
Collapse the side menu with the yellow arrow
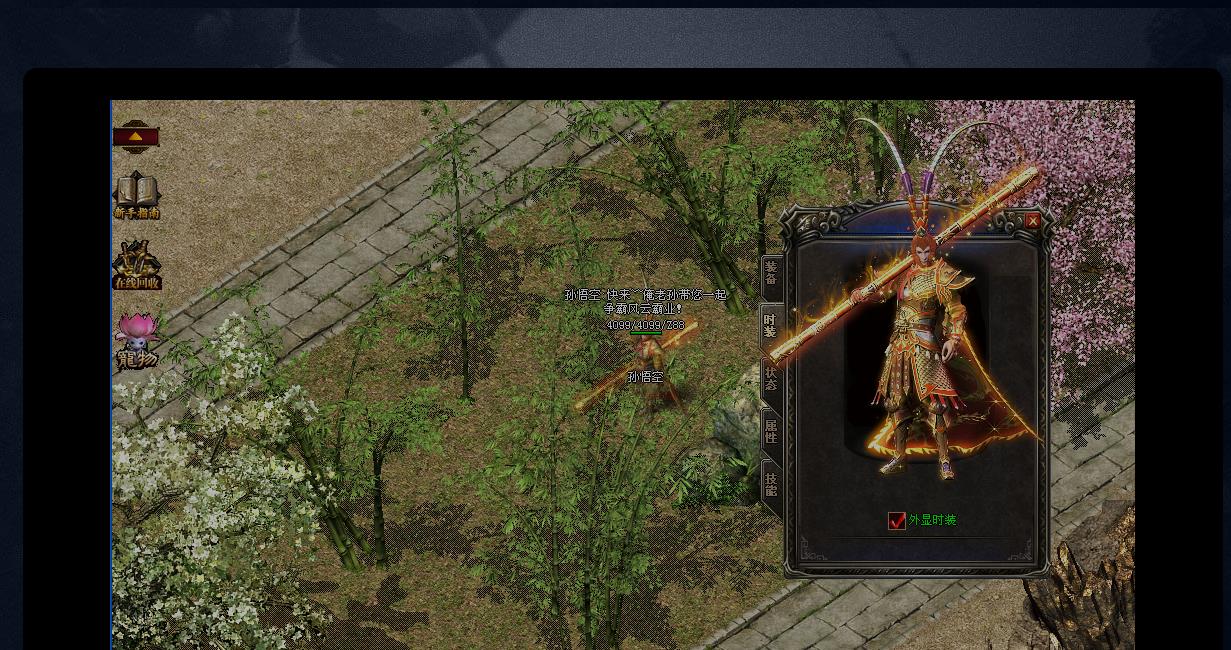coord(136,137)
